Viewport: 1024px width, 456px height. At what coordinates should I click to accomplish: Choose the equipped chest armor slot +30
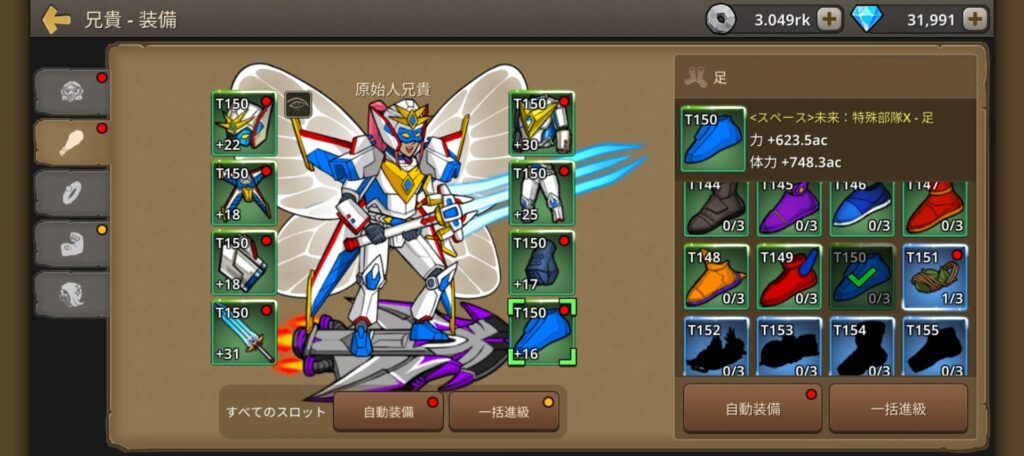click(541, 124)
